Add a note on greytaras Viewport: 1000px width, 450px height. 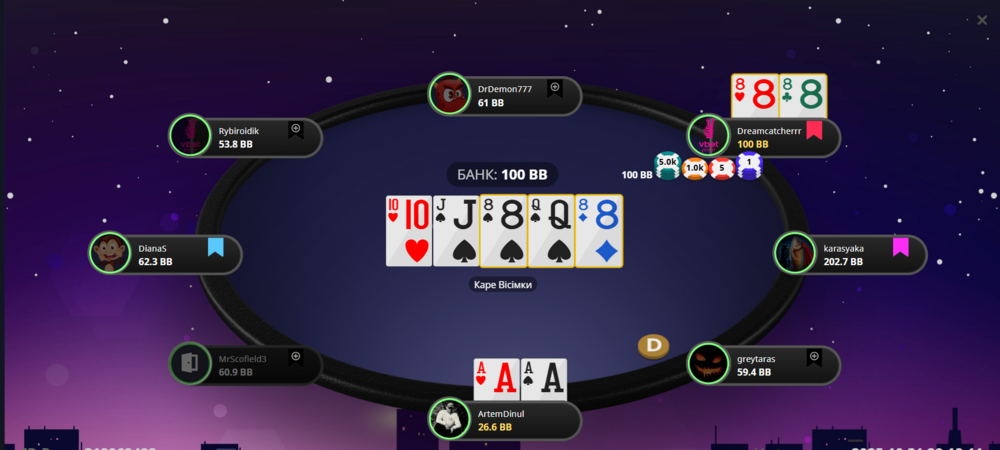click(x=814, y=356)
